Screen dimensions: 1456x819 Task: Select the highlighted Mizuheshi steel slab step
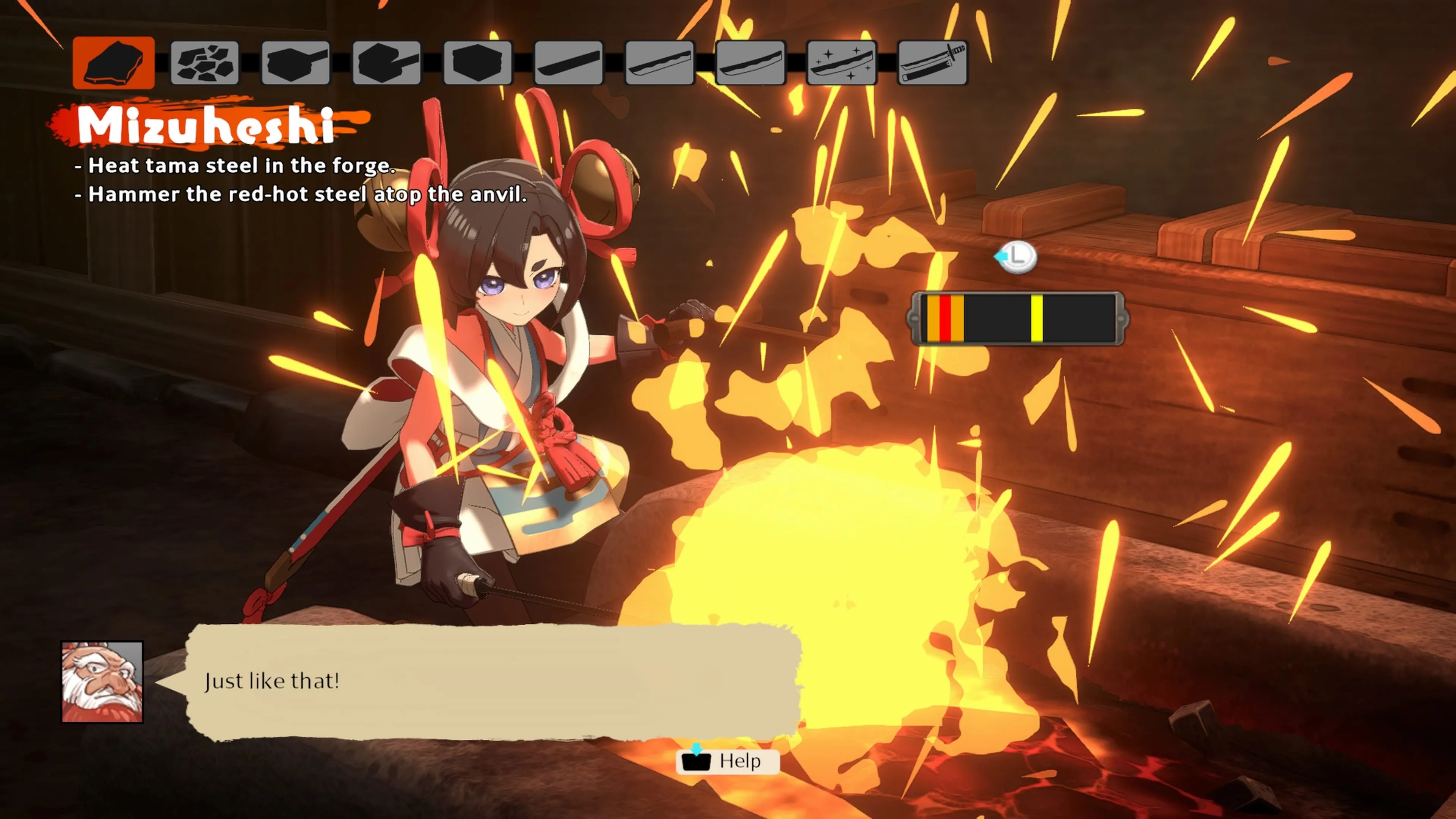point(114,62)
